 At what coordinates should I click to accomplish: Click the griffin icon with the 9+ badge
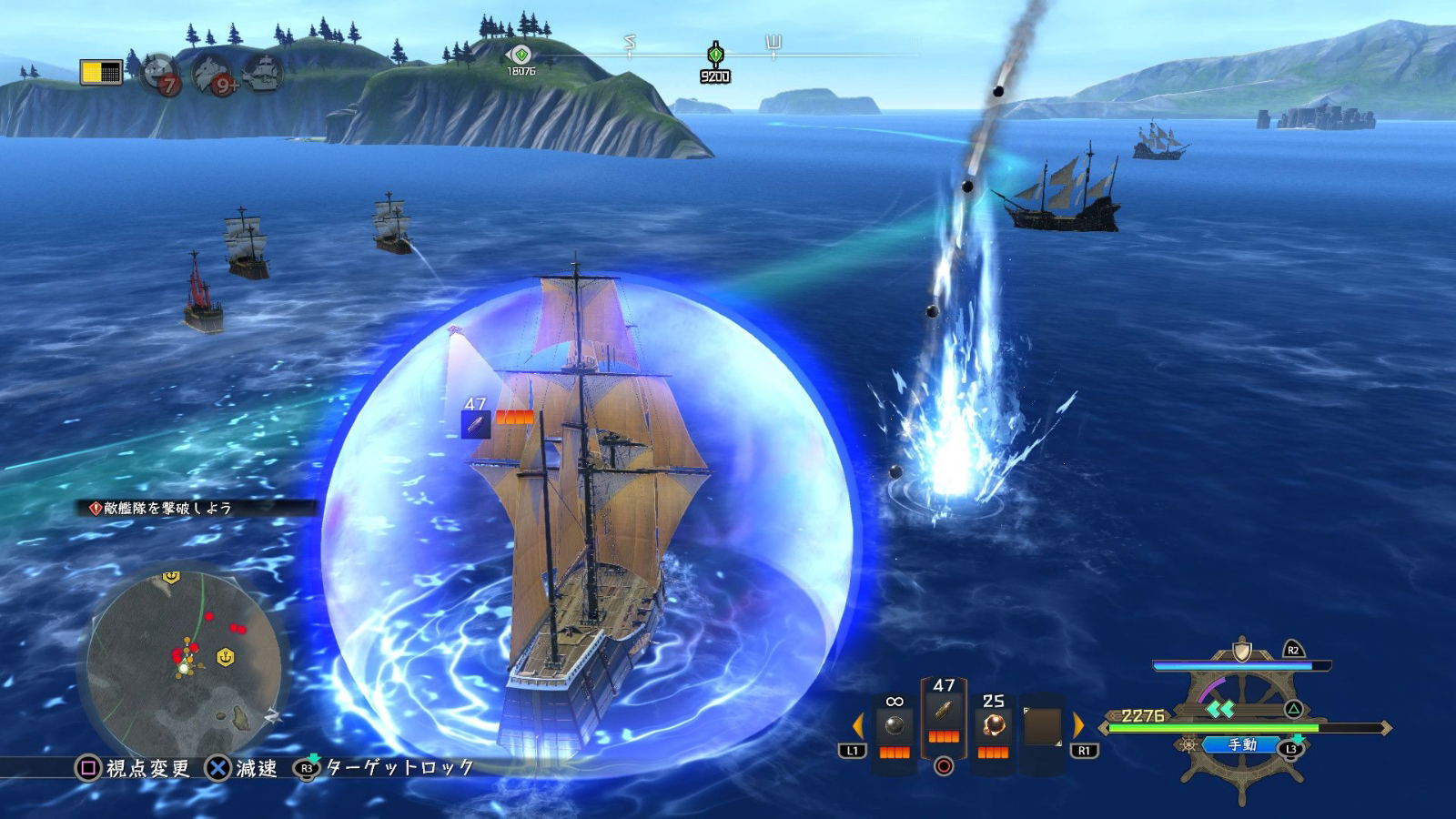point(209,75)
